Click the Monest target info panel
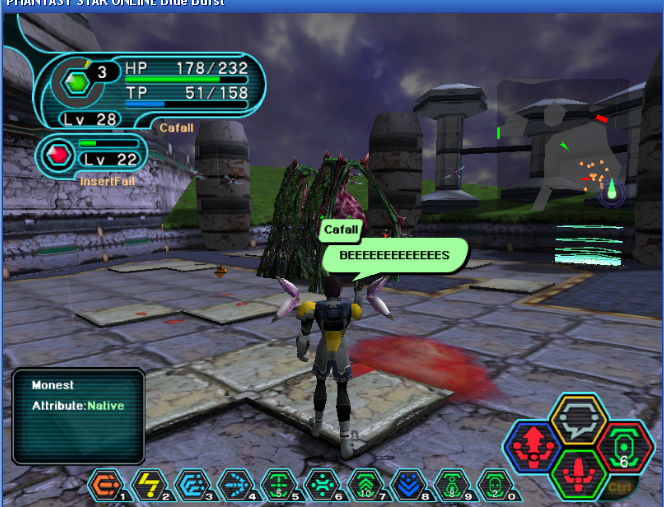 (x=78, y=415)
